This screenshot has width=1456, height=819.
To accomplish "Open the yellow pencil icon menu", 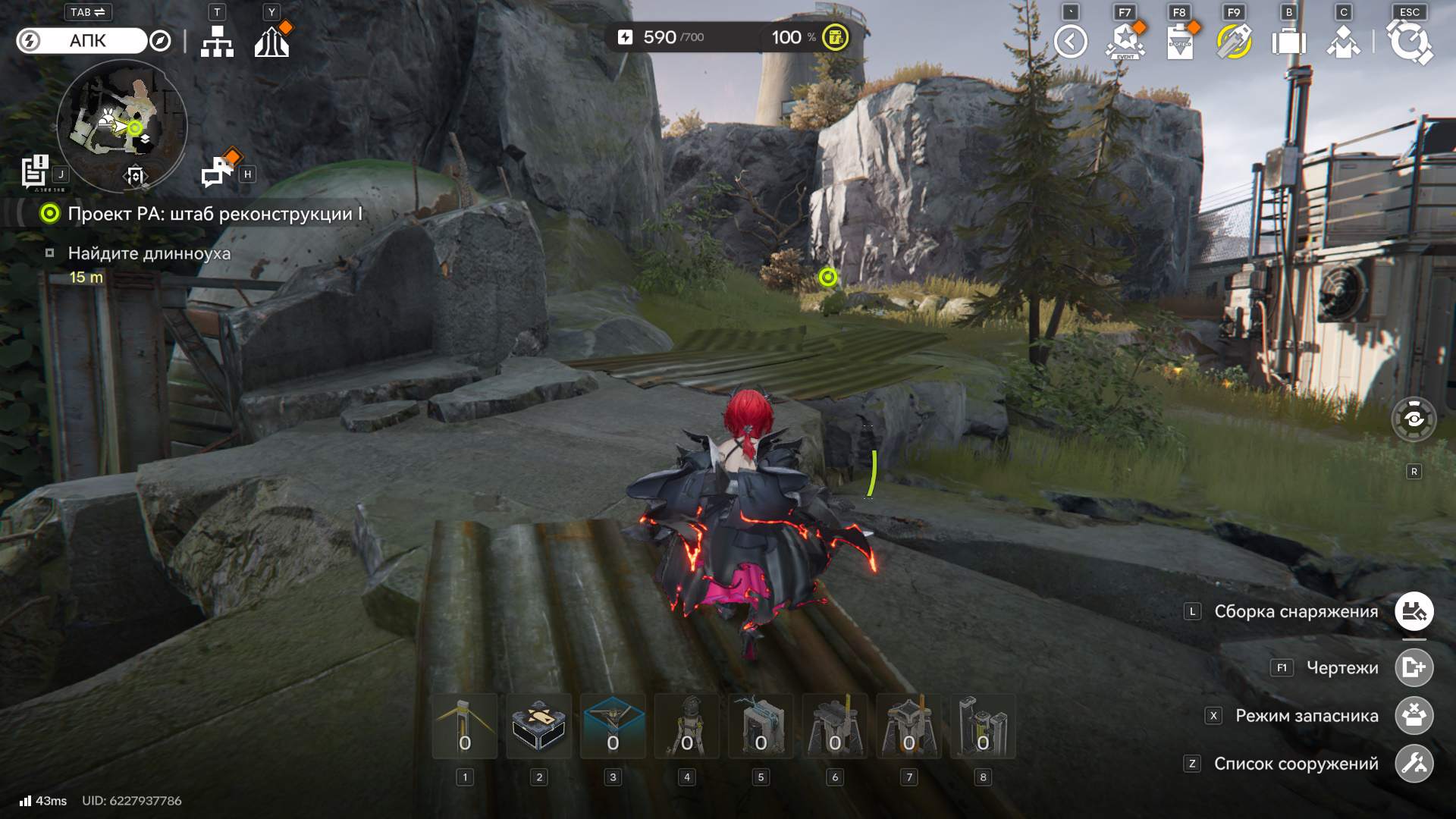I will [x=1234, y=42].
